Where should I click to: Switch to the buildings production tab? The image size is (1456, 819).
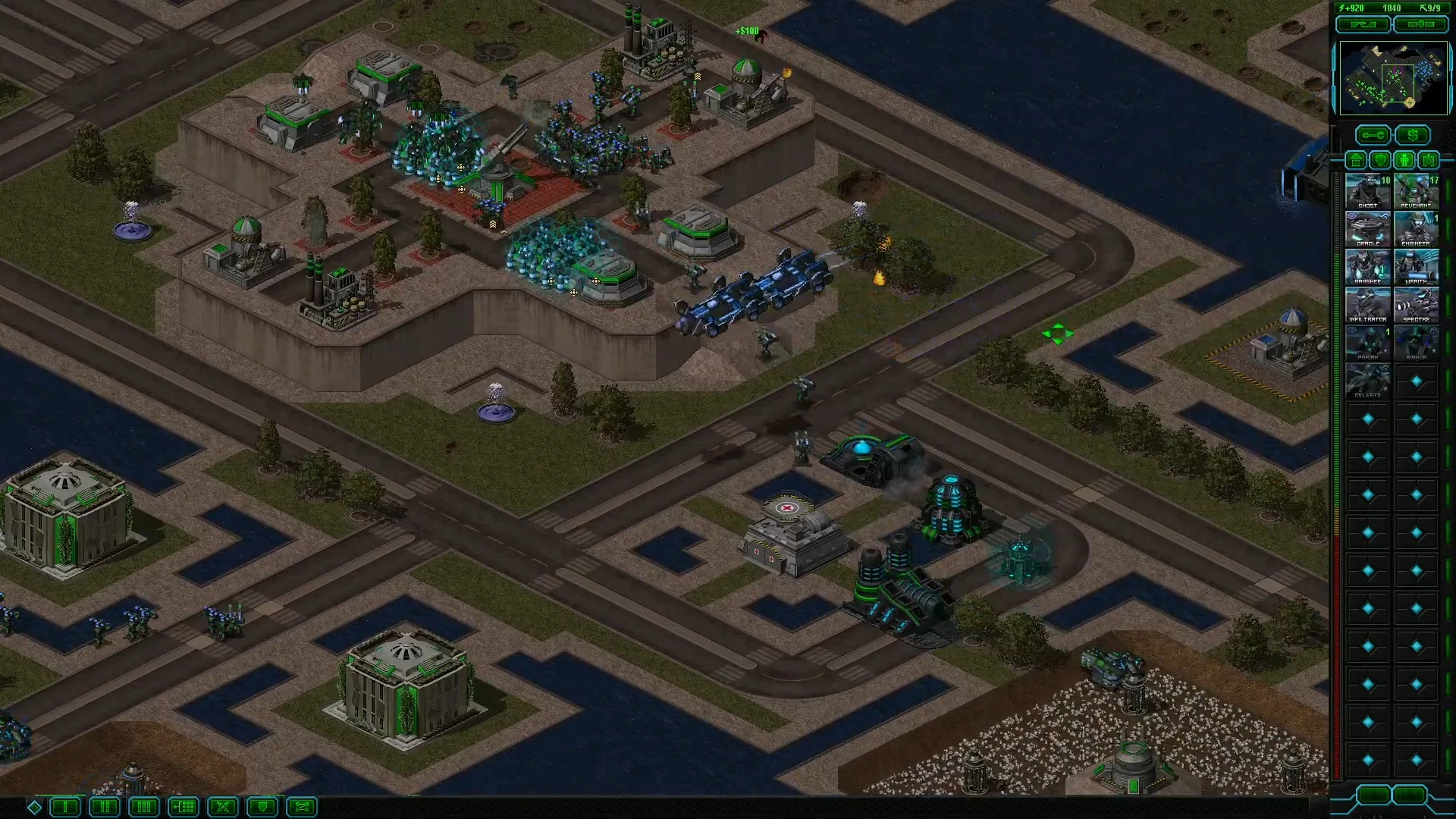pos(1356,160)
